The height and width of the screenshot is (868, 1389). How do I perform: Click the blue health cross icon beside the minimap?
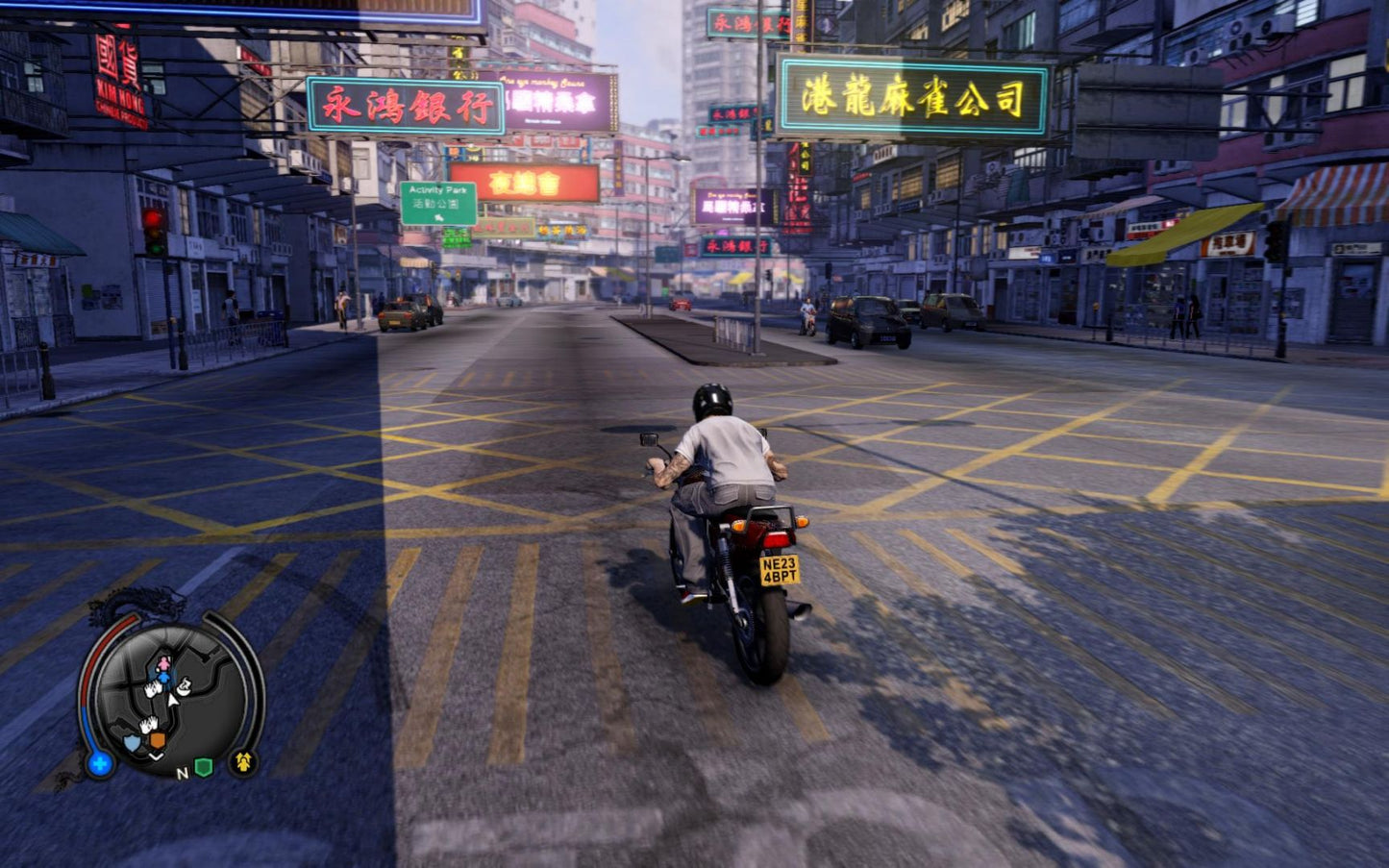click(99, 764)
